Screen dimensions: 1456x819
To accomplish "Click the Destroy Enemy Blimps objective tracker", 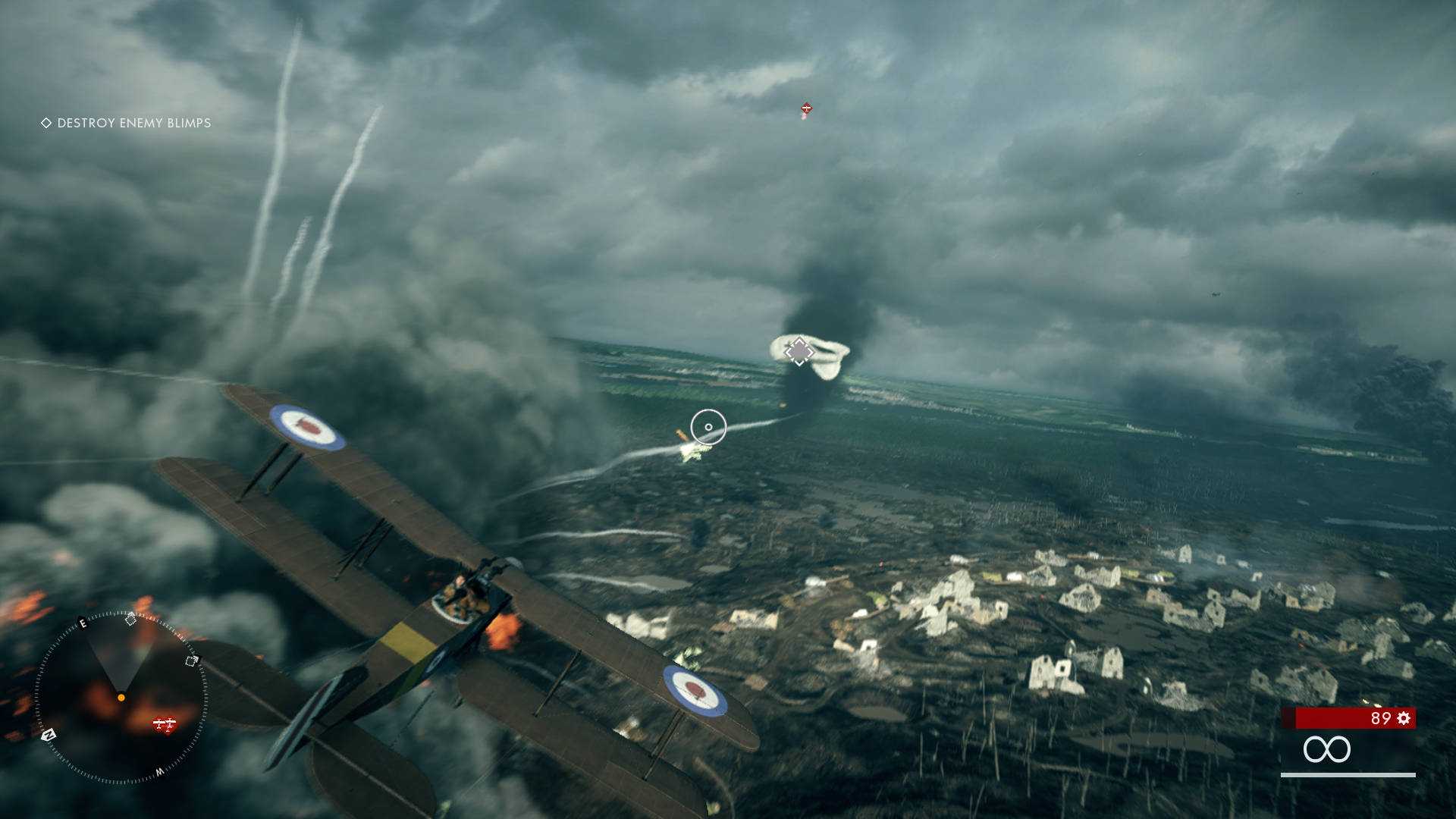I will pos(127,123).
